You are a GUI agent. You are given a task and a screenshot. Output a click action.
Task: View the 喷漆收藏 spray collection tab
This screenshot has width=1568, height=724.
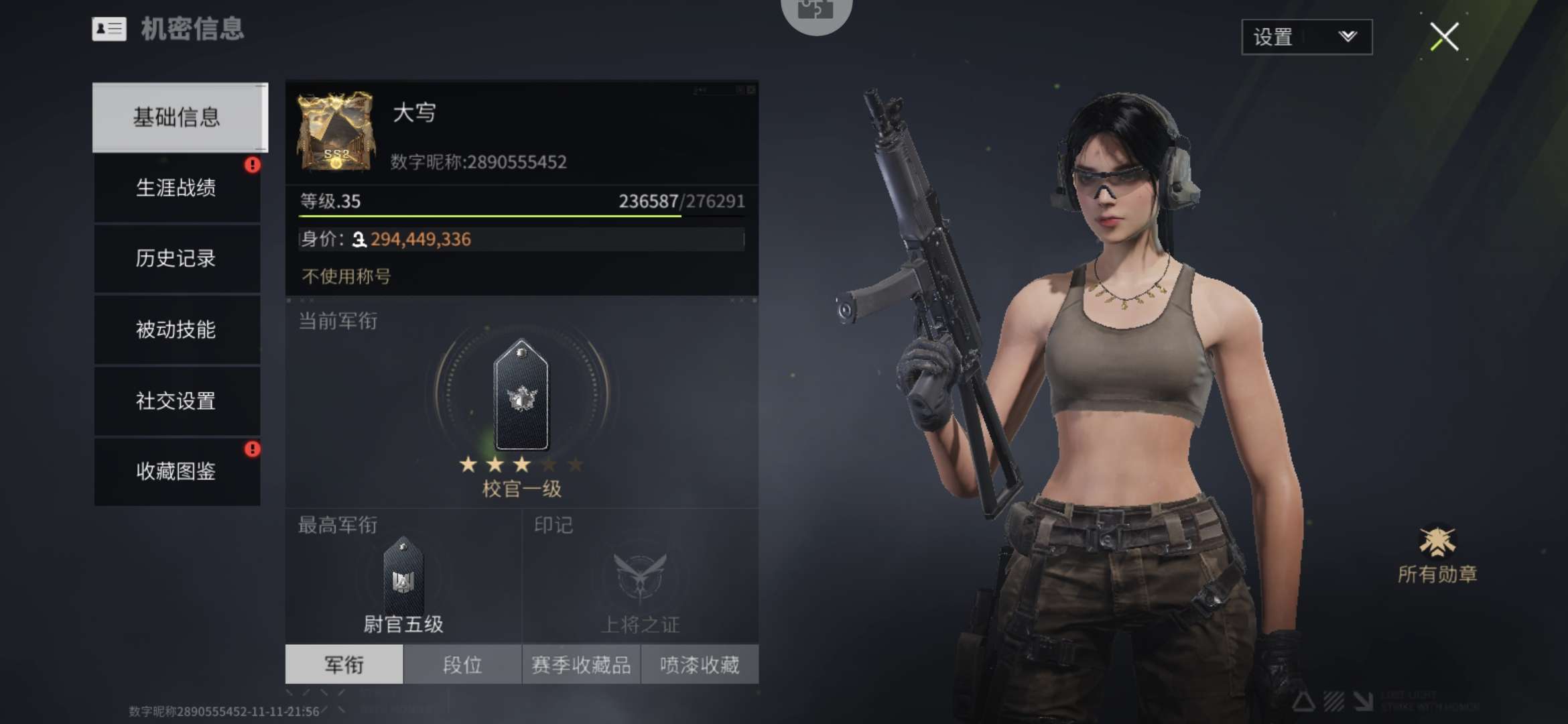tap(700, 664)
